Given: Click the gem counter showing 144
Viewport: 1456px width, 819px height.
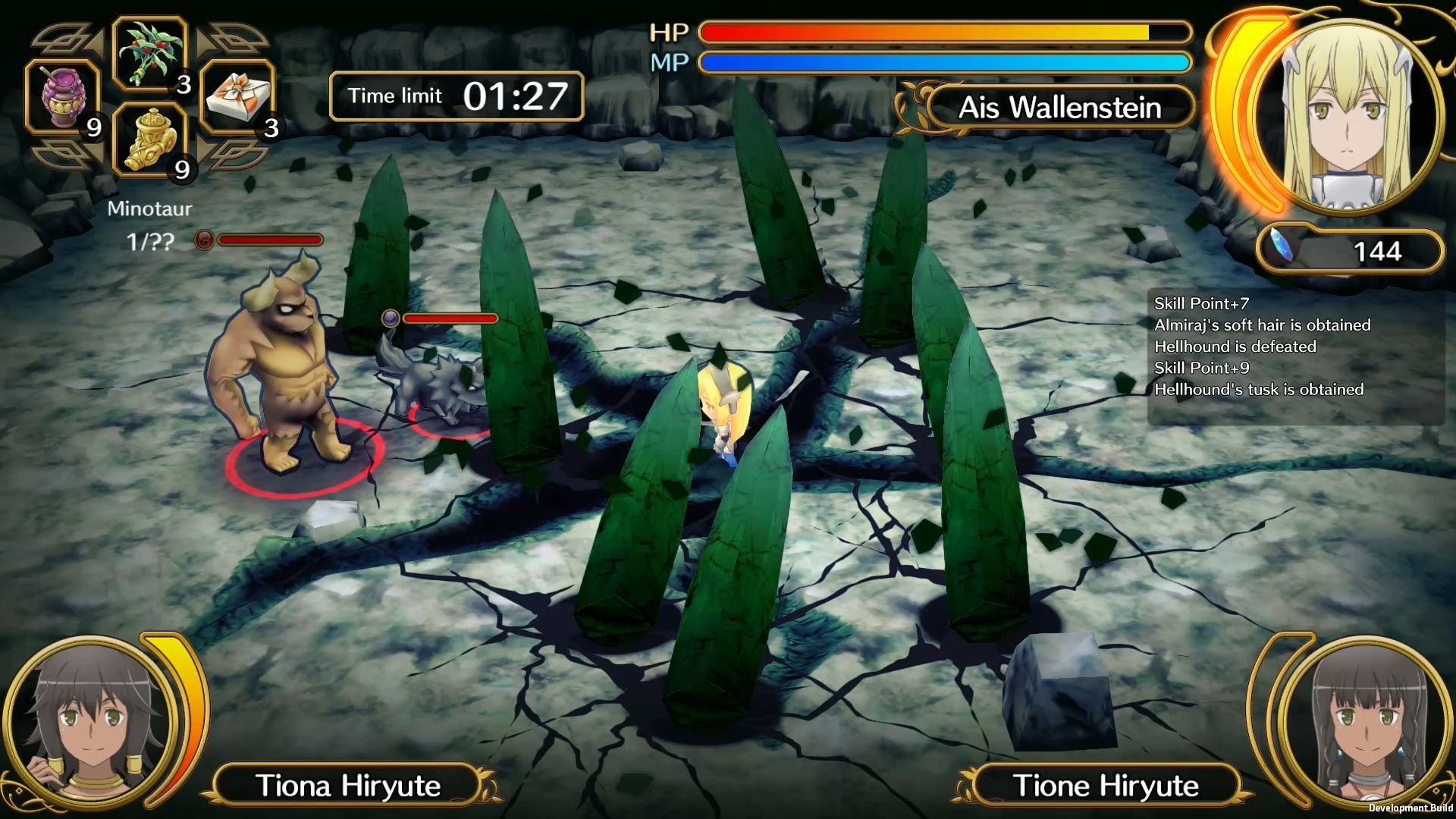Looking at the screenshot, I should (1378, 251).
